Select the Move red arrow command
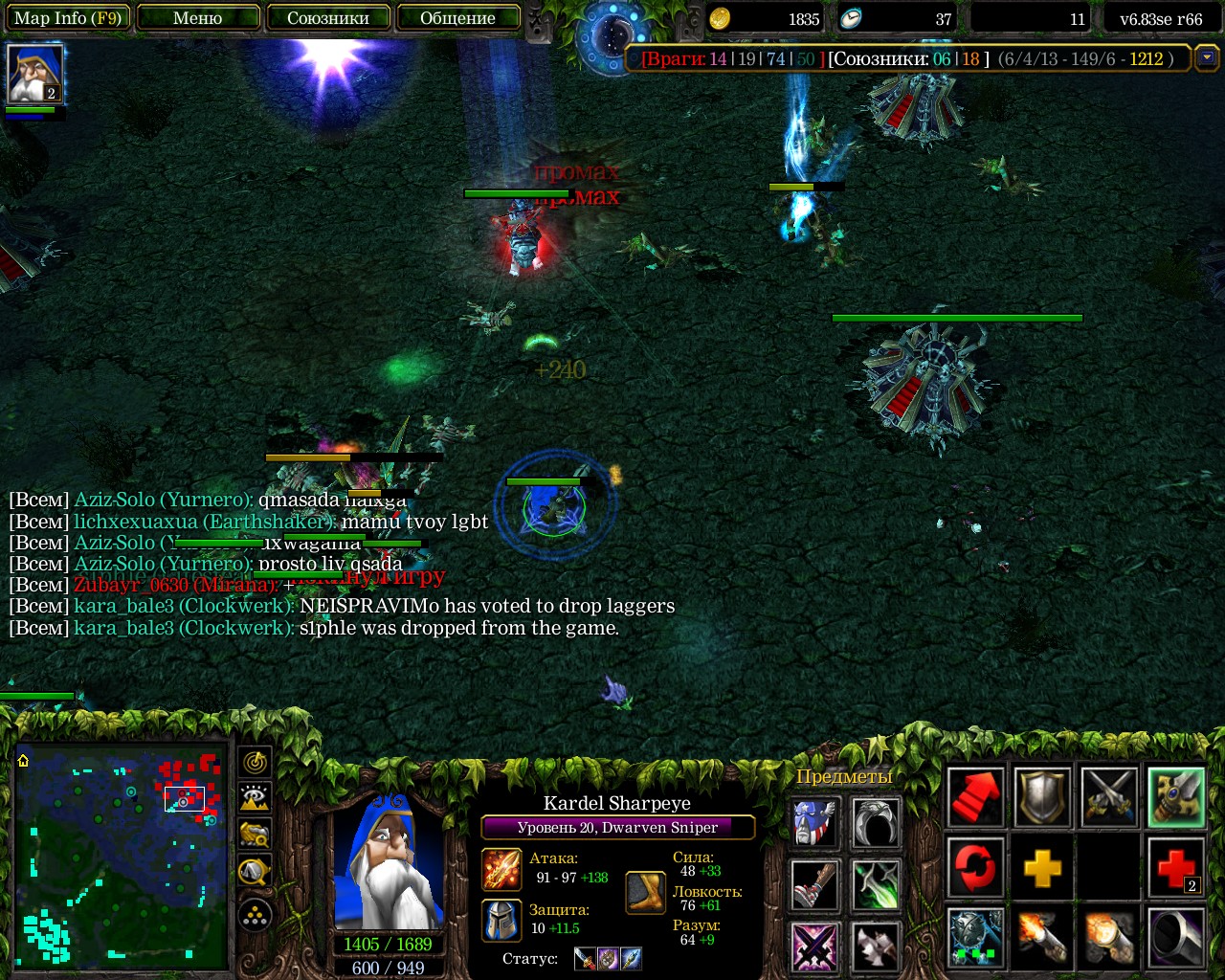The image size is (1225, 980). (x=975, y=796)
